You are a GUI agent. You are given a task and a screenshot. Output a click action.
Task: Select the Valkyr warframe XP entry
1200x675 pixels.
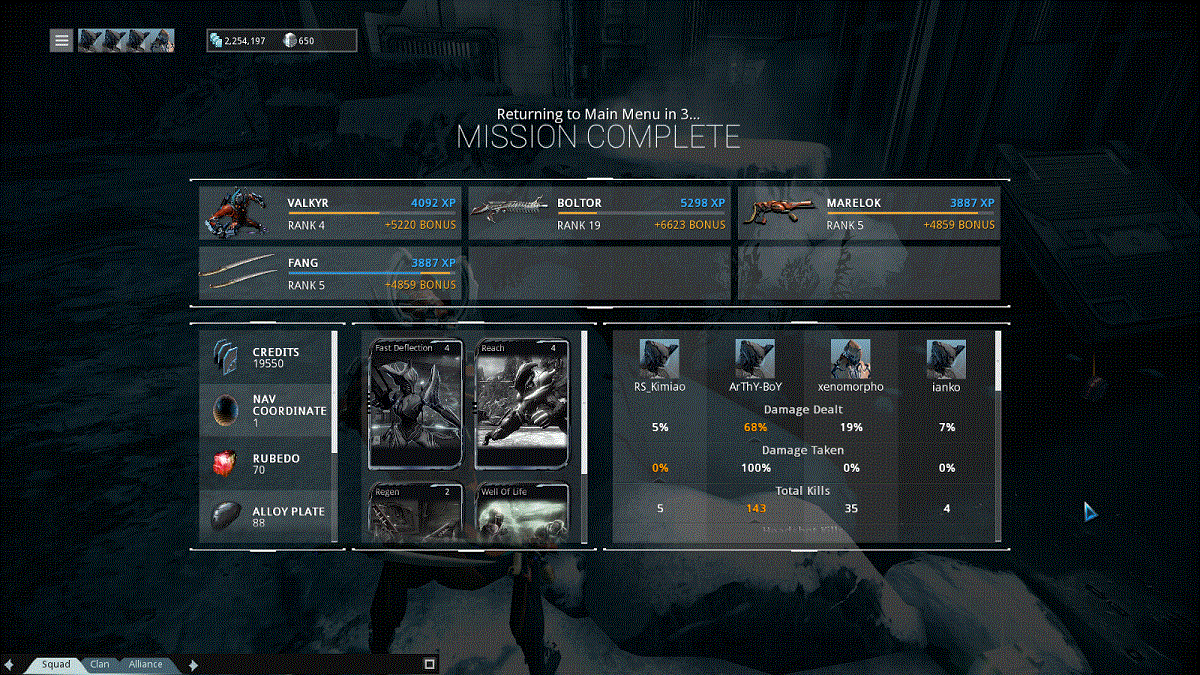[330, 214]
